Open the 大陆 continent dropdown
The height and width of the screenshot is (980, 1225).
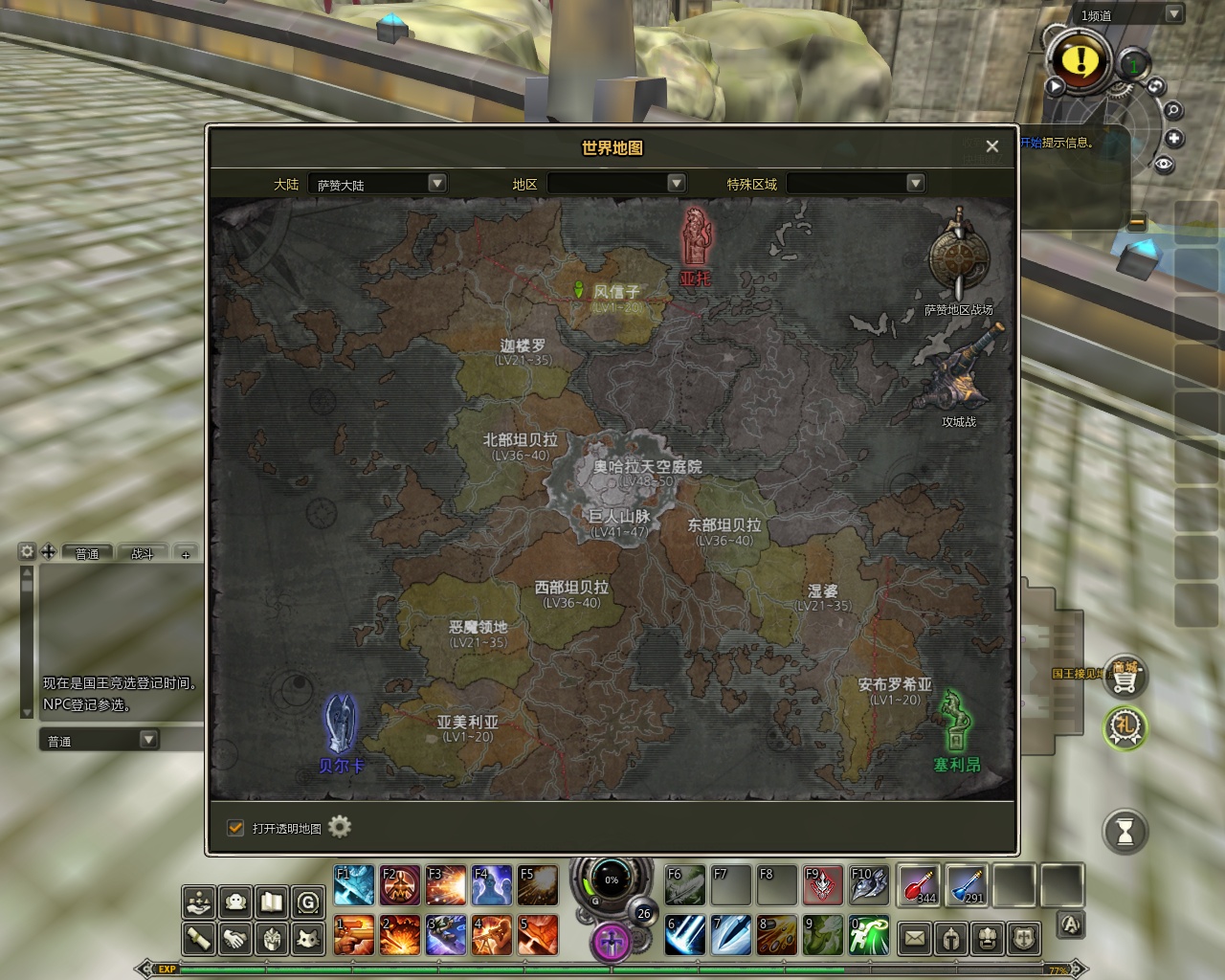(x=436, y=183)
